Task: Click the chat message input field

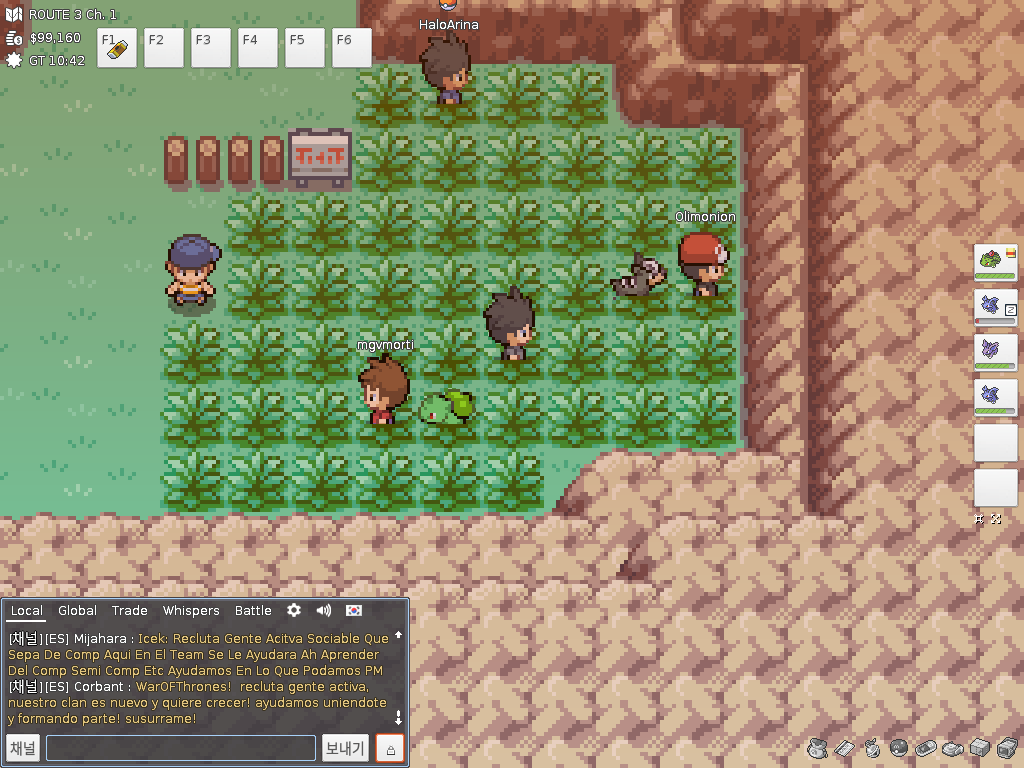Action: [181, 748]
